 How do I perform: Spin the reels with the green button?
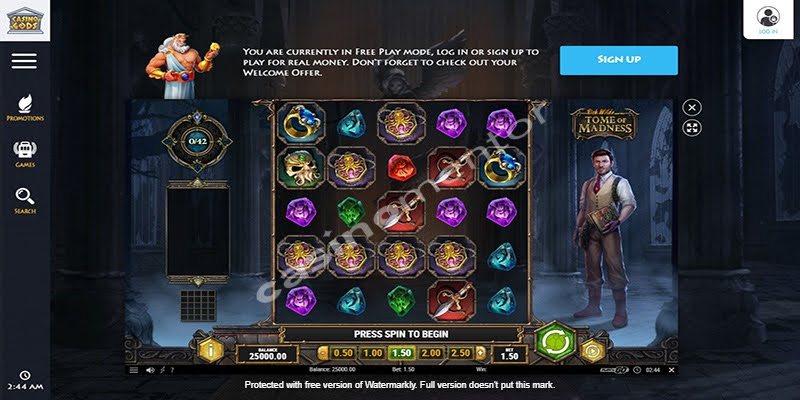[x=551, y=341]
